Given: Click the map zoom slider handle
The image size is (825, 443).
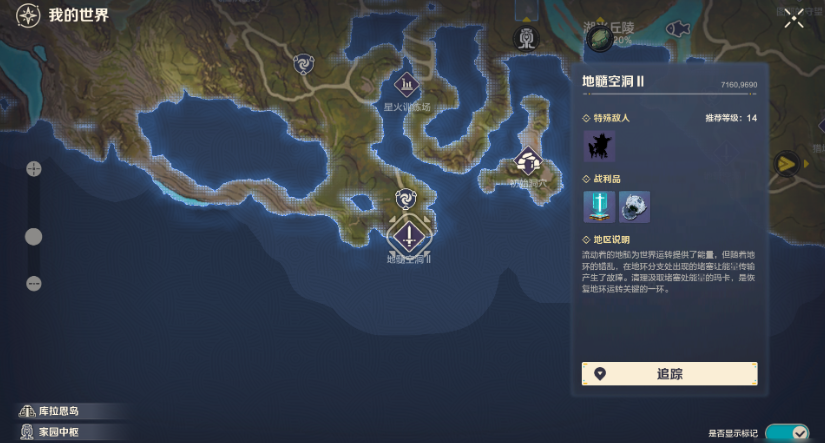Looking at the screenshot, I should (x=33, y=237).
